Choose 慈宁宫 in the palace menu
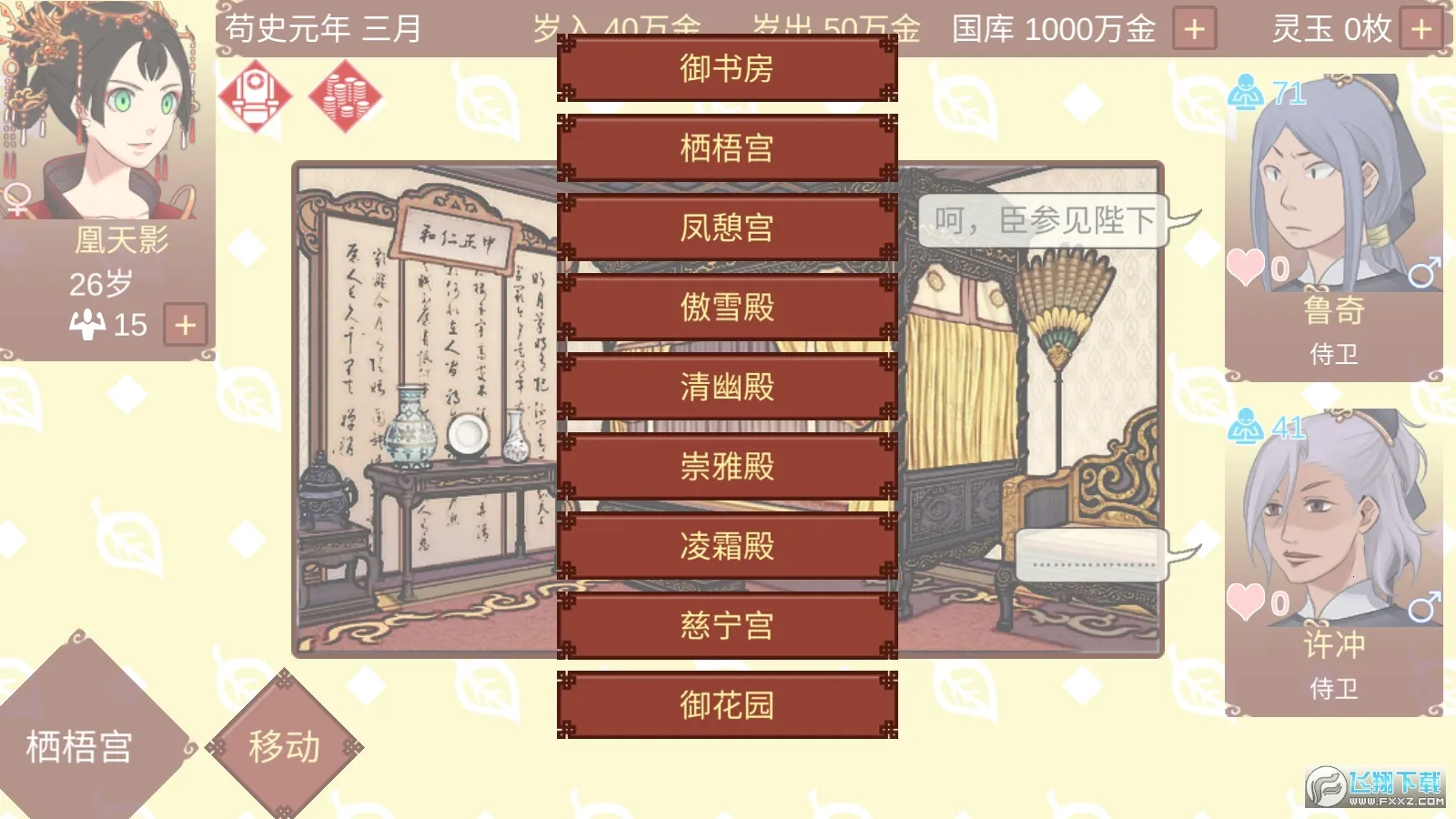The width and height of the screenshot is (1456, 819). click(x=725, y=623)
